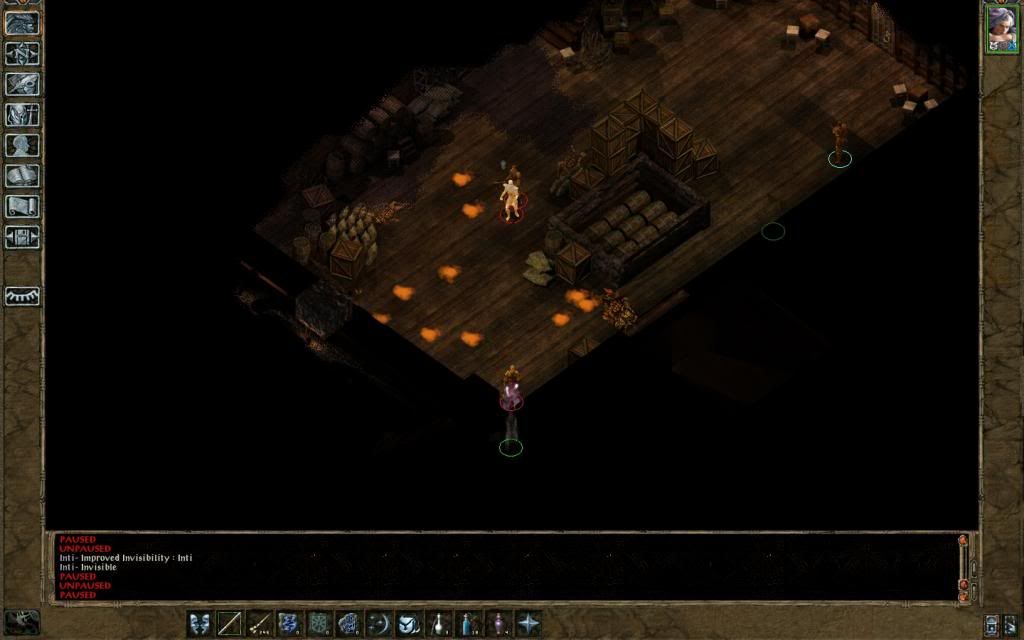Open the priest scroll screen
The image size is (1024, 640).
coord(22,207)
